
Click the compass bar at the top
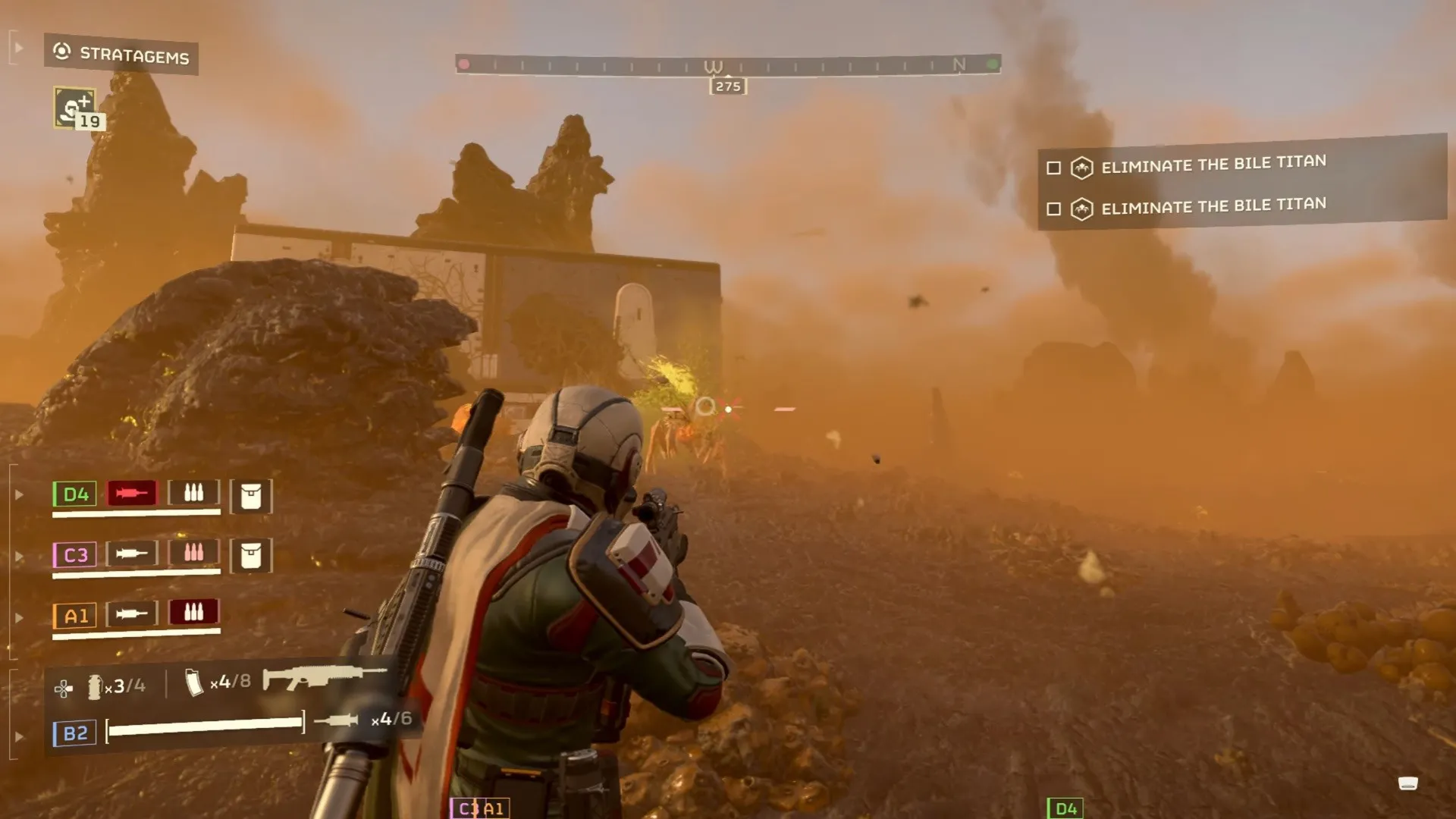728,65
